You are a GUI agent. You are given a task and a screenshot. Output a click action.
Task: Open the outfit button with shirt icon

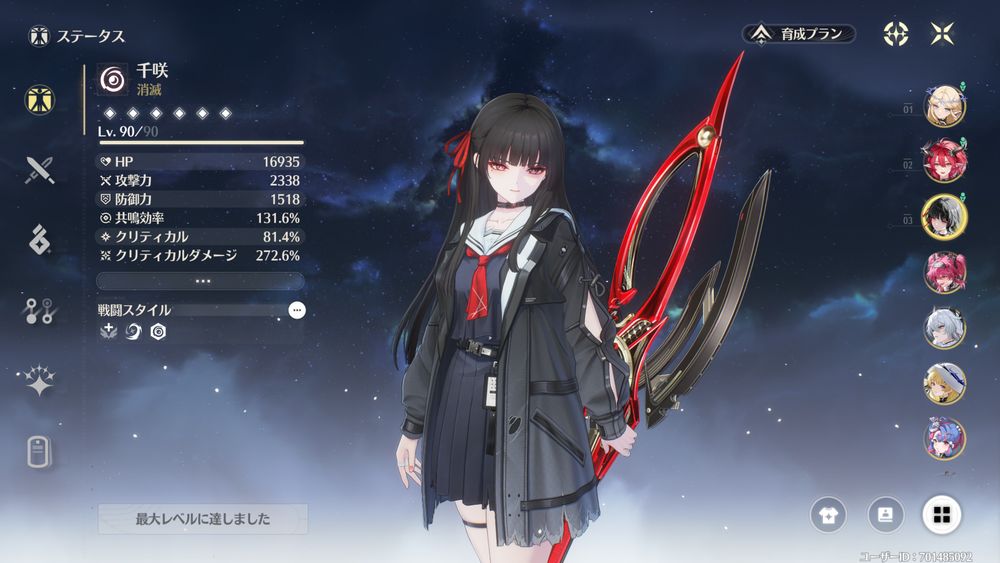(x=828, y=515)
